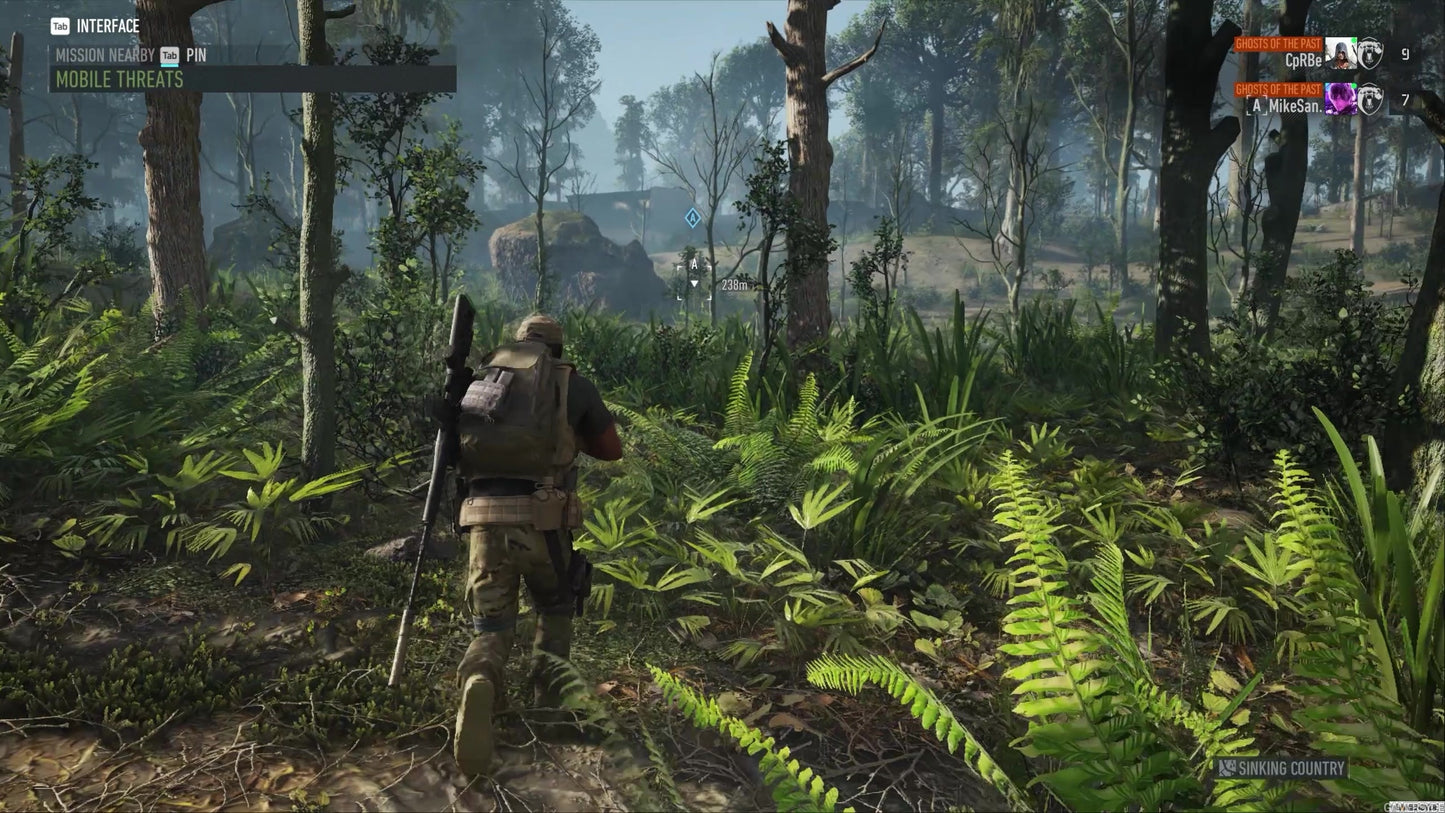Click CpRBe's hooded figure avatar
The height and width of the screenshot is (813, 1445).
(1339, 53)
